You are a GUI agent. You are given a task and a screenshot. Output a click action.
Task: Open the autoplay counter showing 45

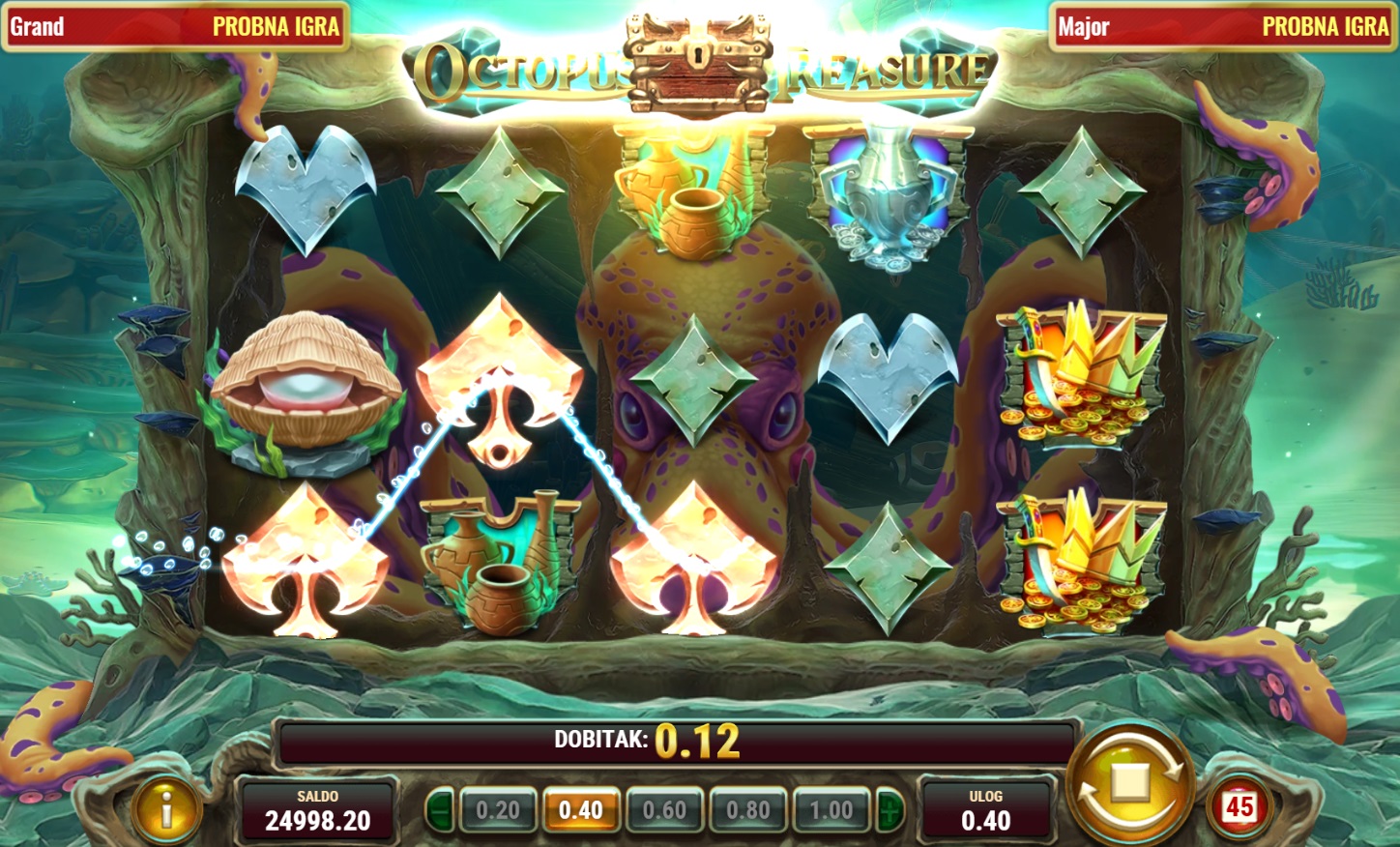click(x=1240, y=807)
